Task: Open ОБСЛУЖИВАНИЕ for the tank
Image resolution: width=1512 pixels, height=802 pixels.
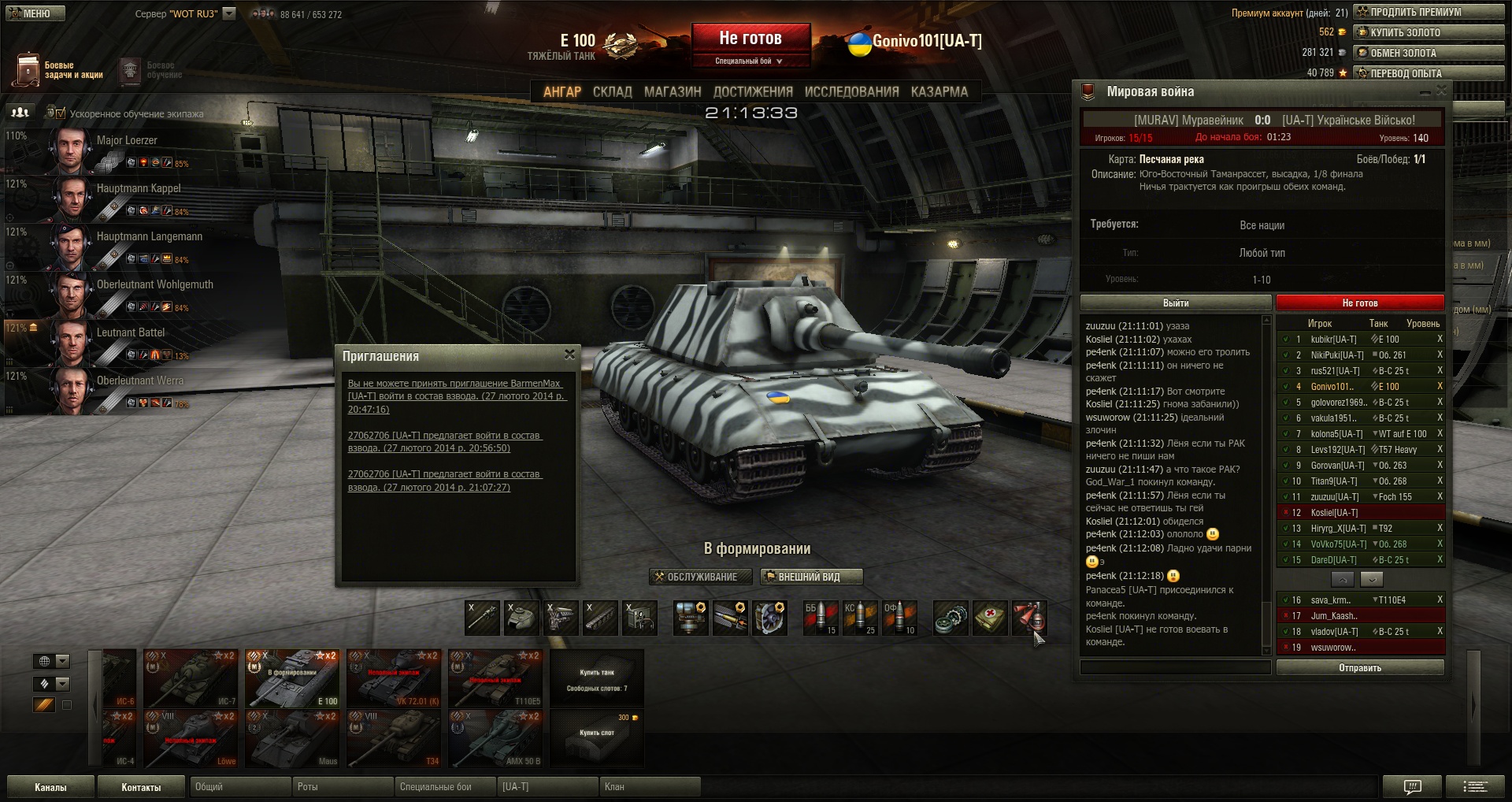Action: [x=695, y=577]
